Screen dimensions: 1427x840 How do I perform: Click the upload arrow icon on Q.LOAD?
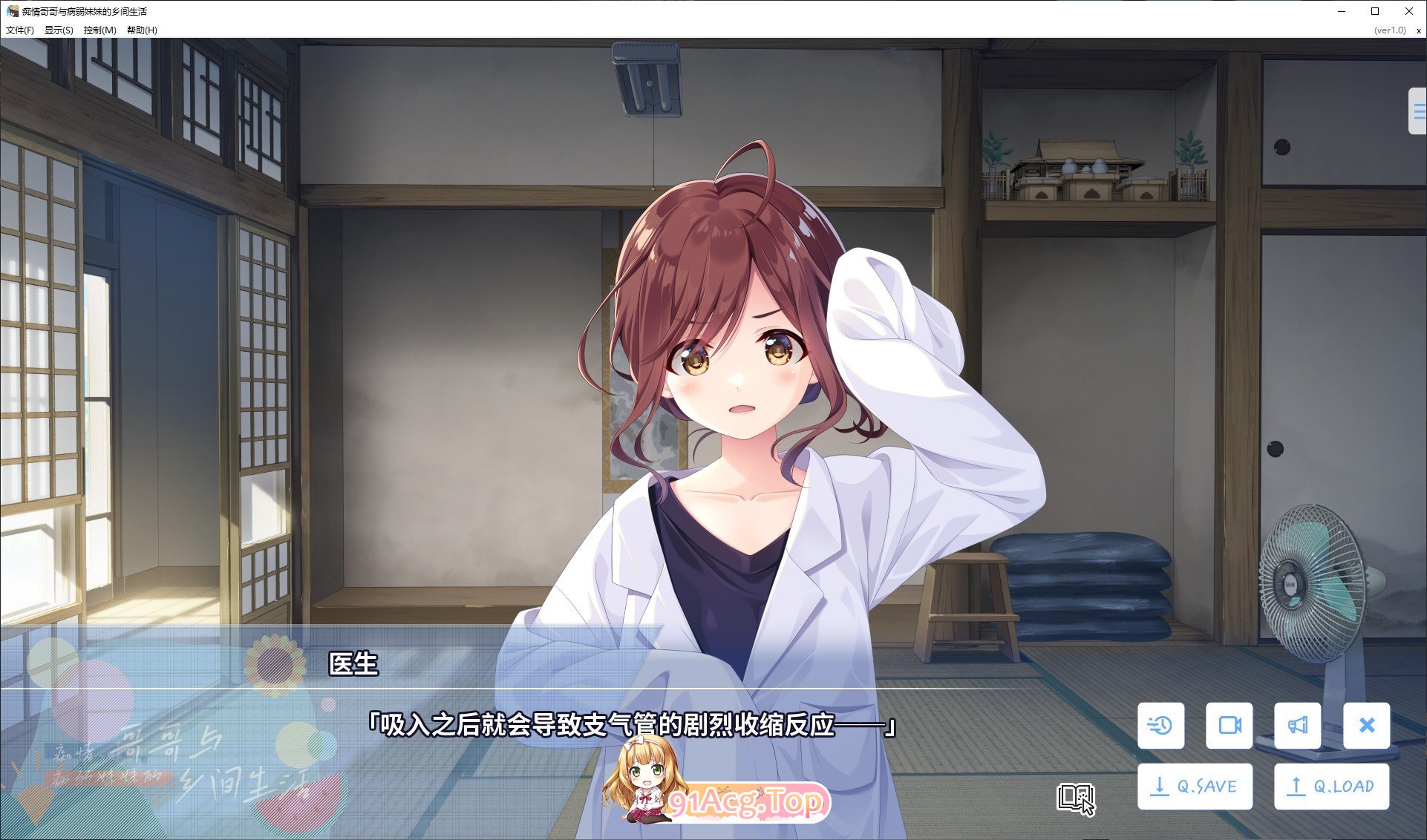coord(1296,785)
